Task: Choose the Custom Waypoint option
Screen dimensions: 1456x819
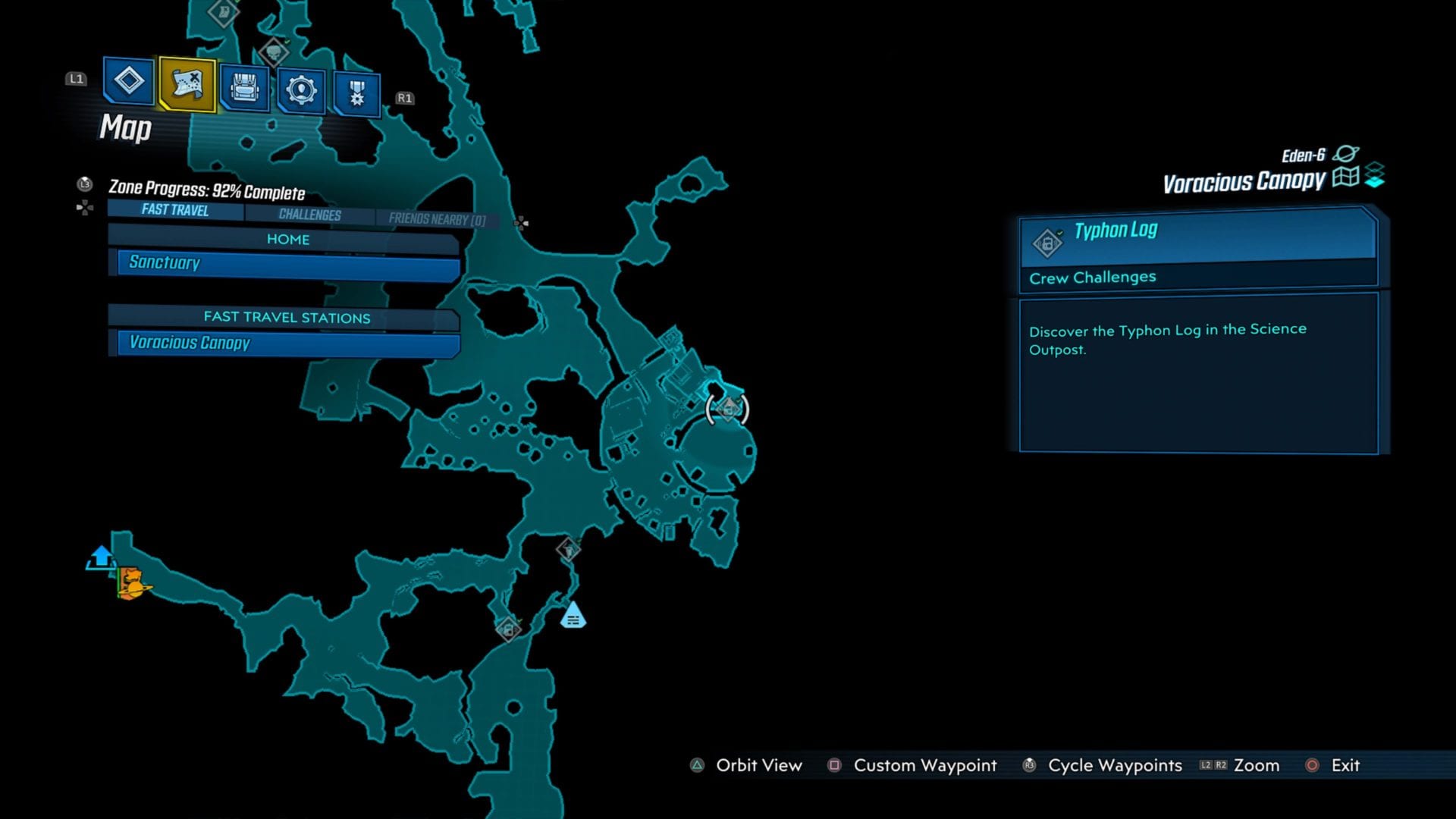Action: [924, 765]
